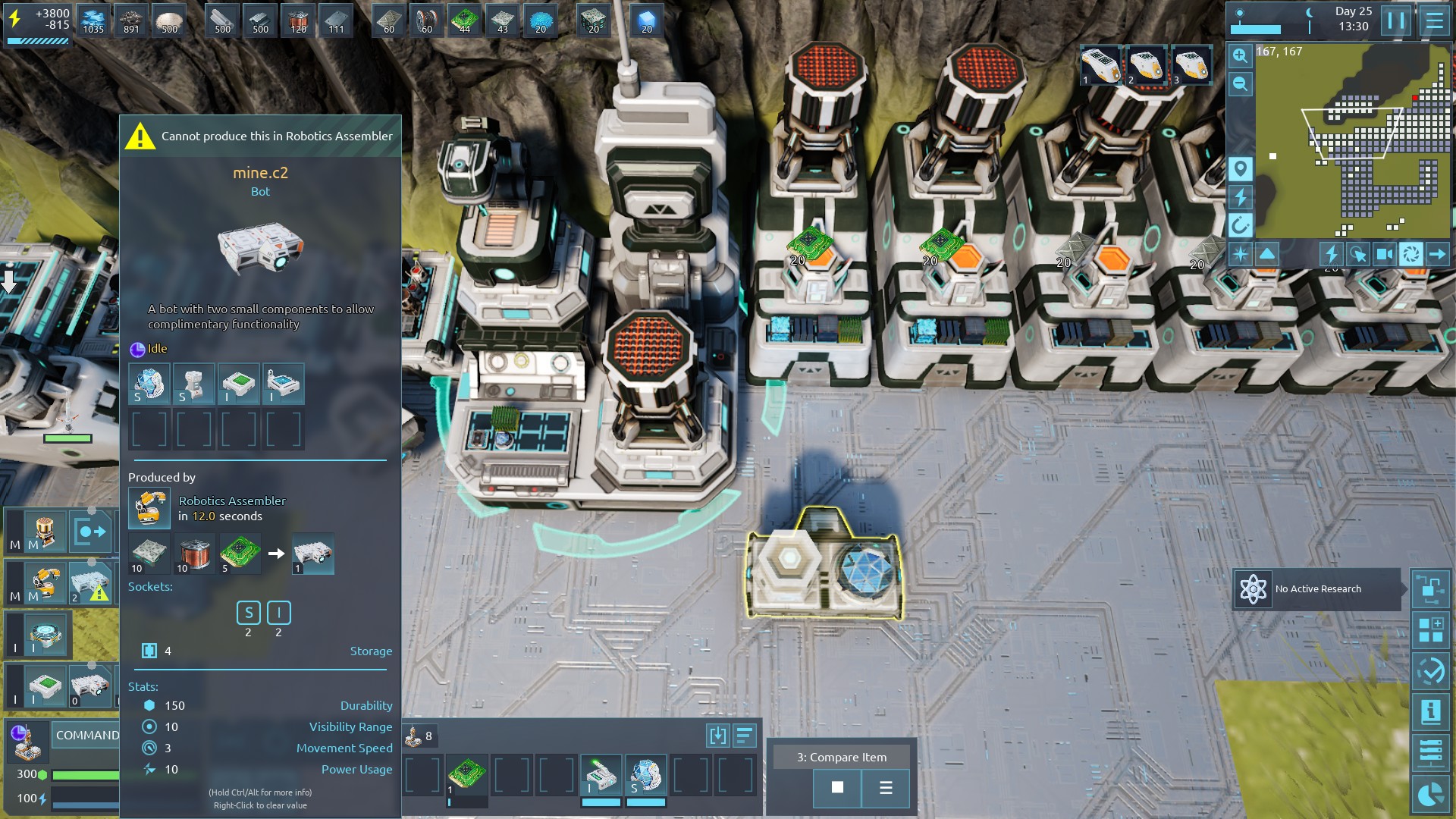The image size is (1456, 819).
Task: Click the camera icon below the minimap
Action: point(1384,254)
